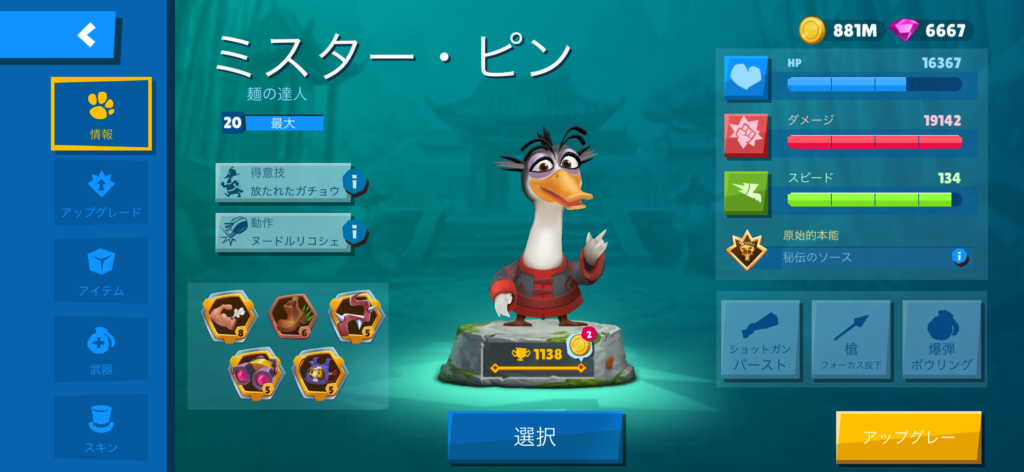Viewport: 1024px width, 472px height.
Task: Select the pink-lensed goggles item
Action: click(x=254, y=368)
